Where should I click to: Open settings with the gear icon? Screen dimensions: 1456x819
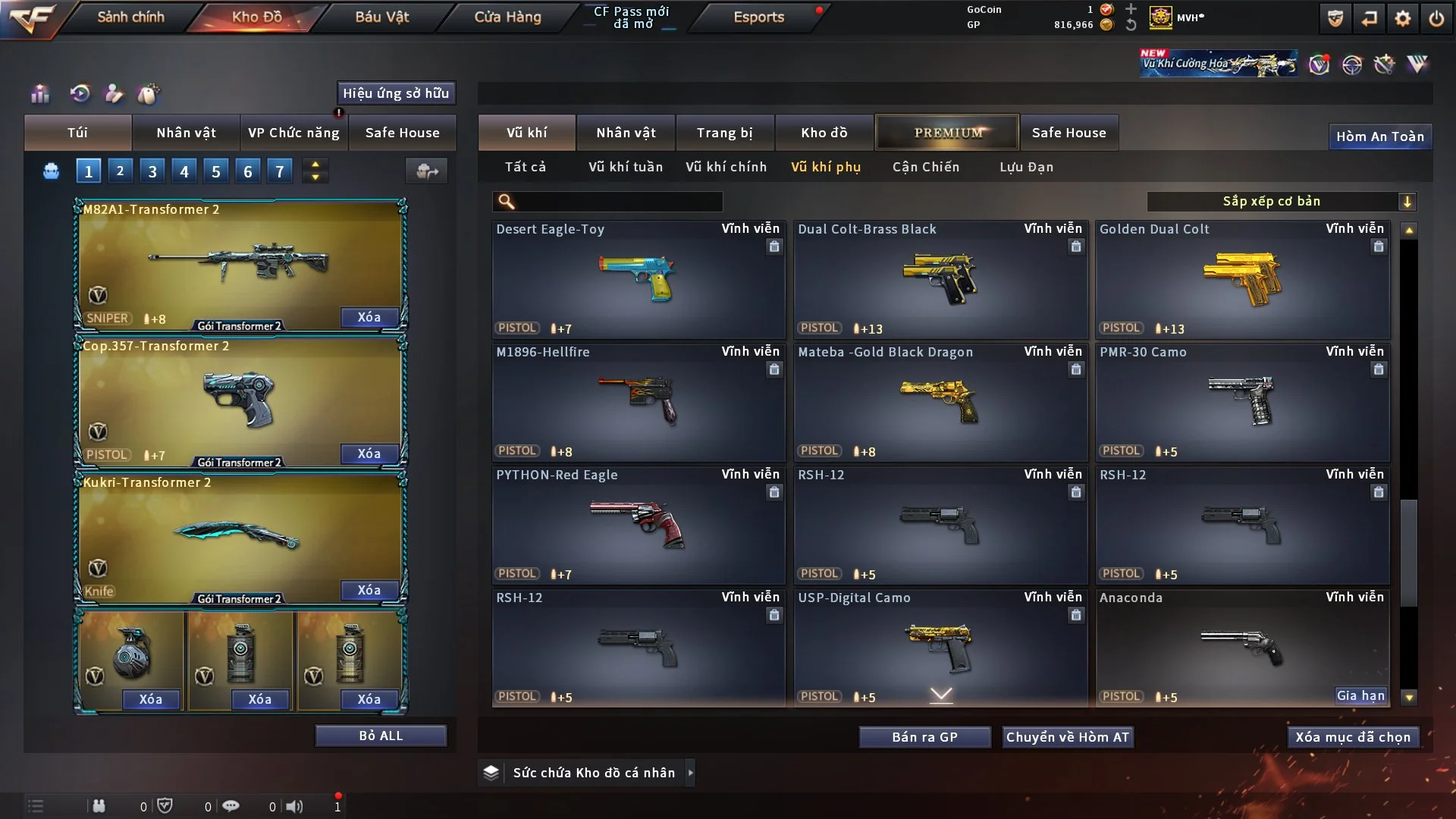[x=1403, y=18]
